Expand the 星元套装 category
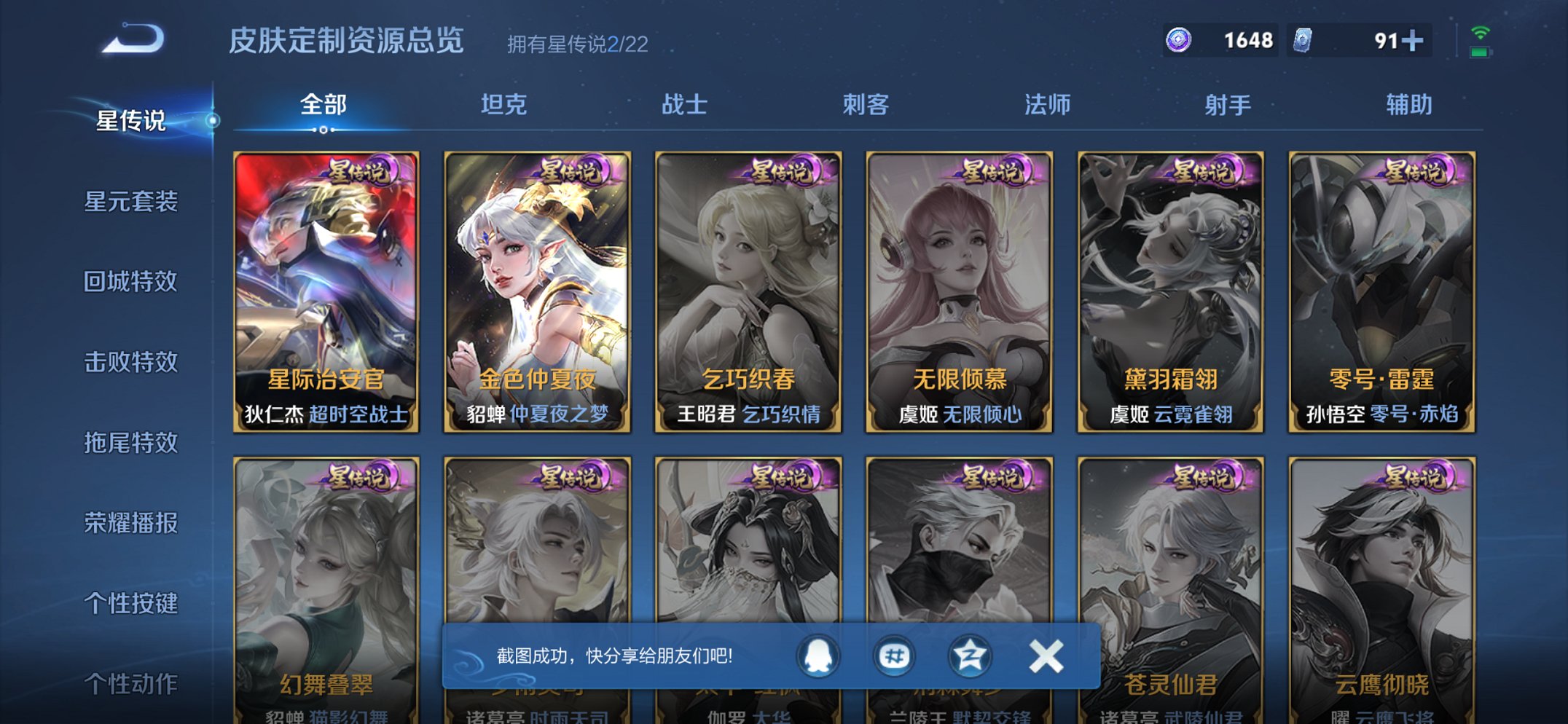1568x724 pixels. tap(131, 203)
